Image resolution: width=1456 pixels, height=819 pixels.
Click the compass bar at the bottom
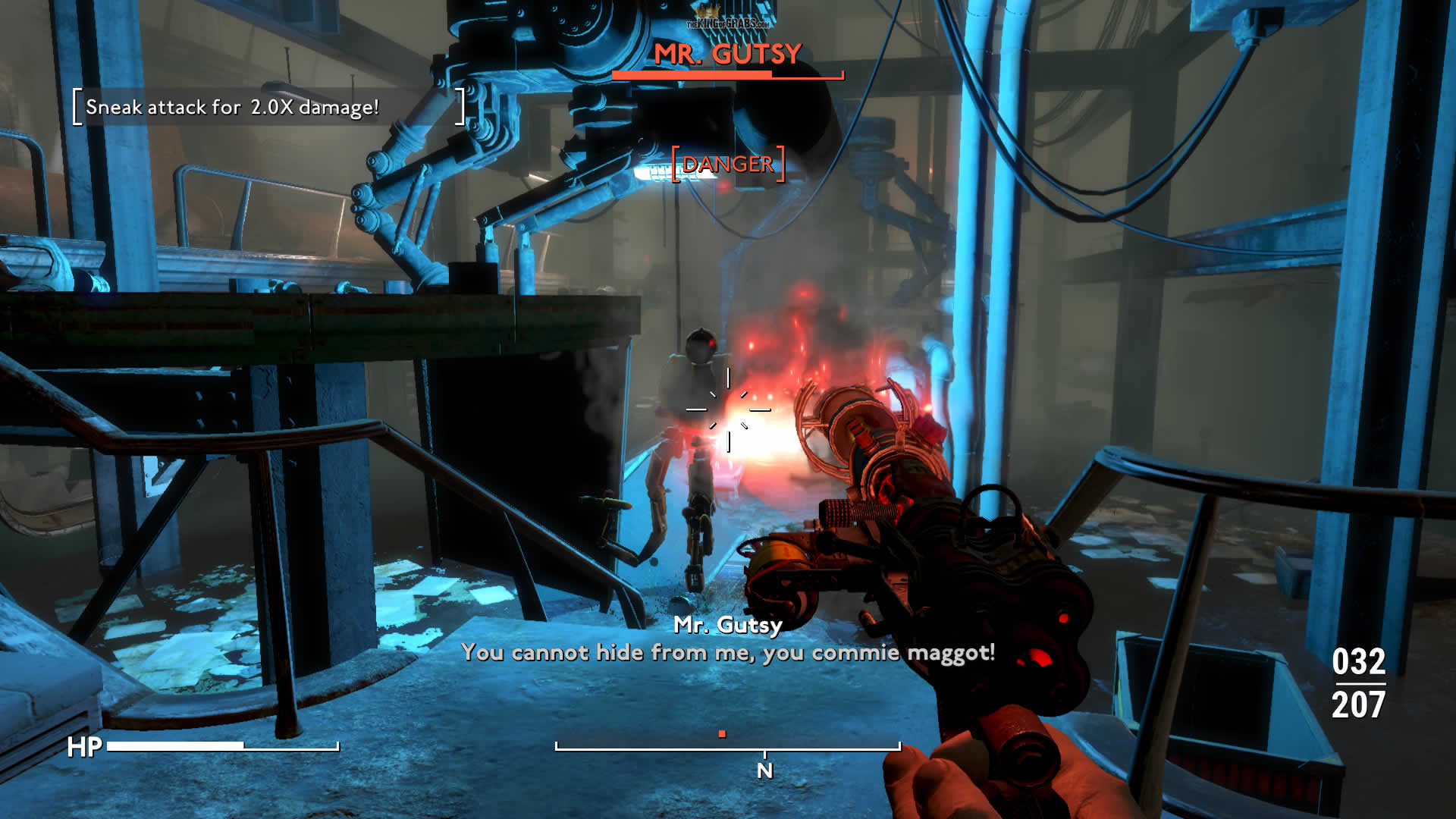click(x=728, y=748)
